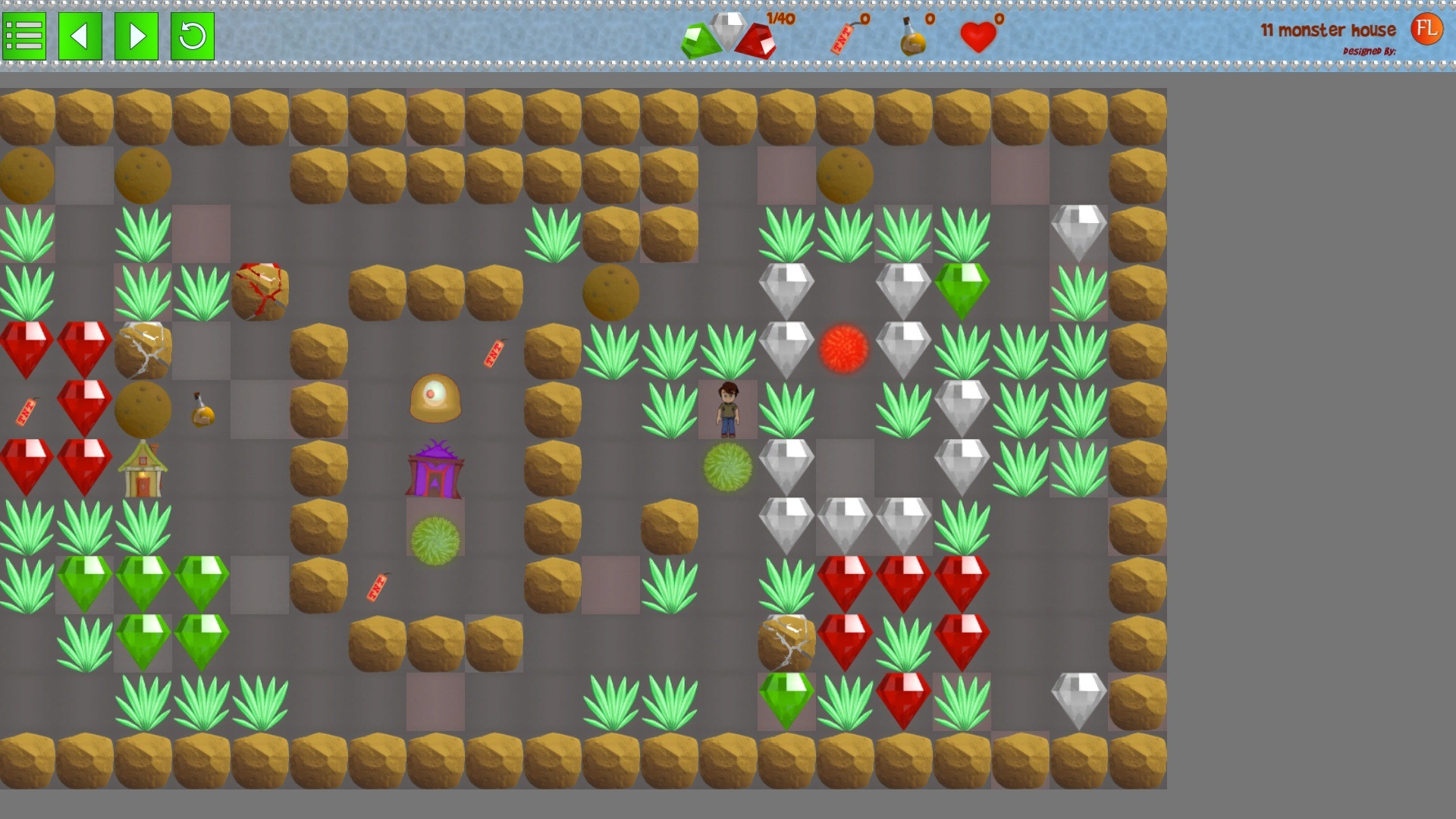The width and height of the screenshot is (1456, 819).
Task: Click the purple exit portal
Action: pyautogui.click(x=435, y=466)
